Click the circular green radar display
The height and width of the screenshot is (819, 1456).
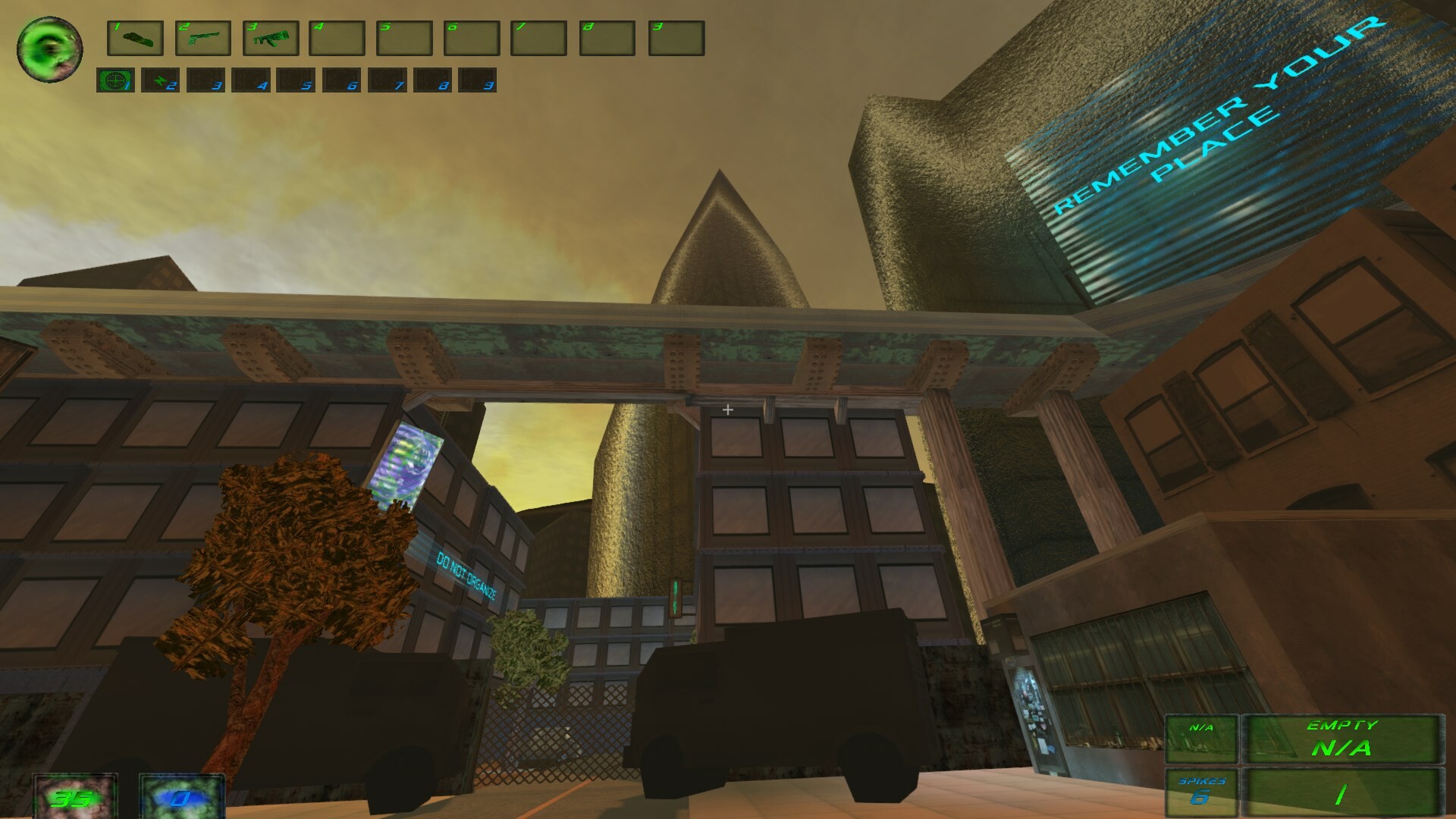point(48,48)
